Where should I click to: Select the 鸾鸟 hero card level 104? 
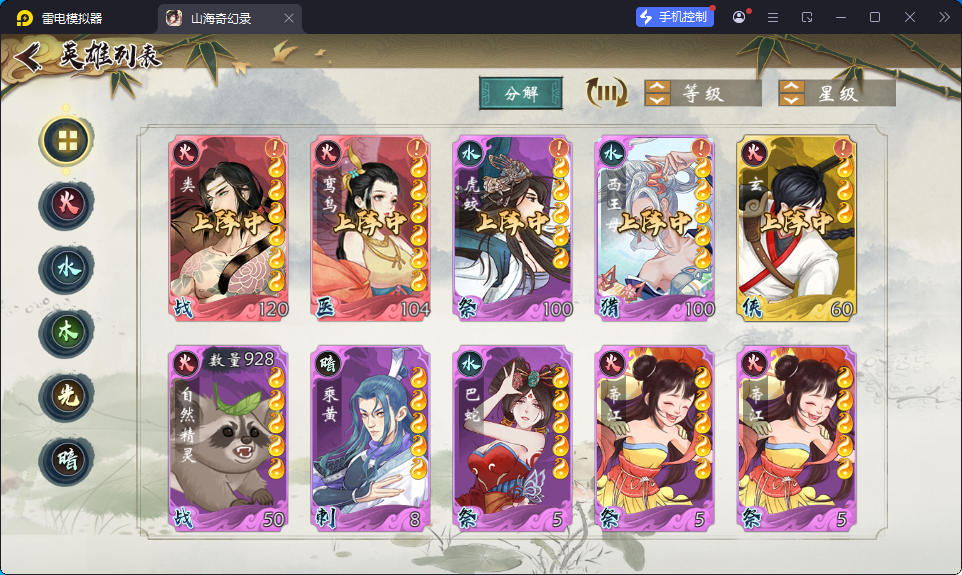click(371, 228)
